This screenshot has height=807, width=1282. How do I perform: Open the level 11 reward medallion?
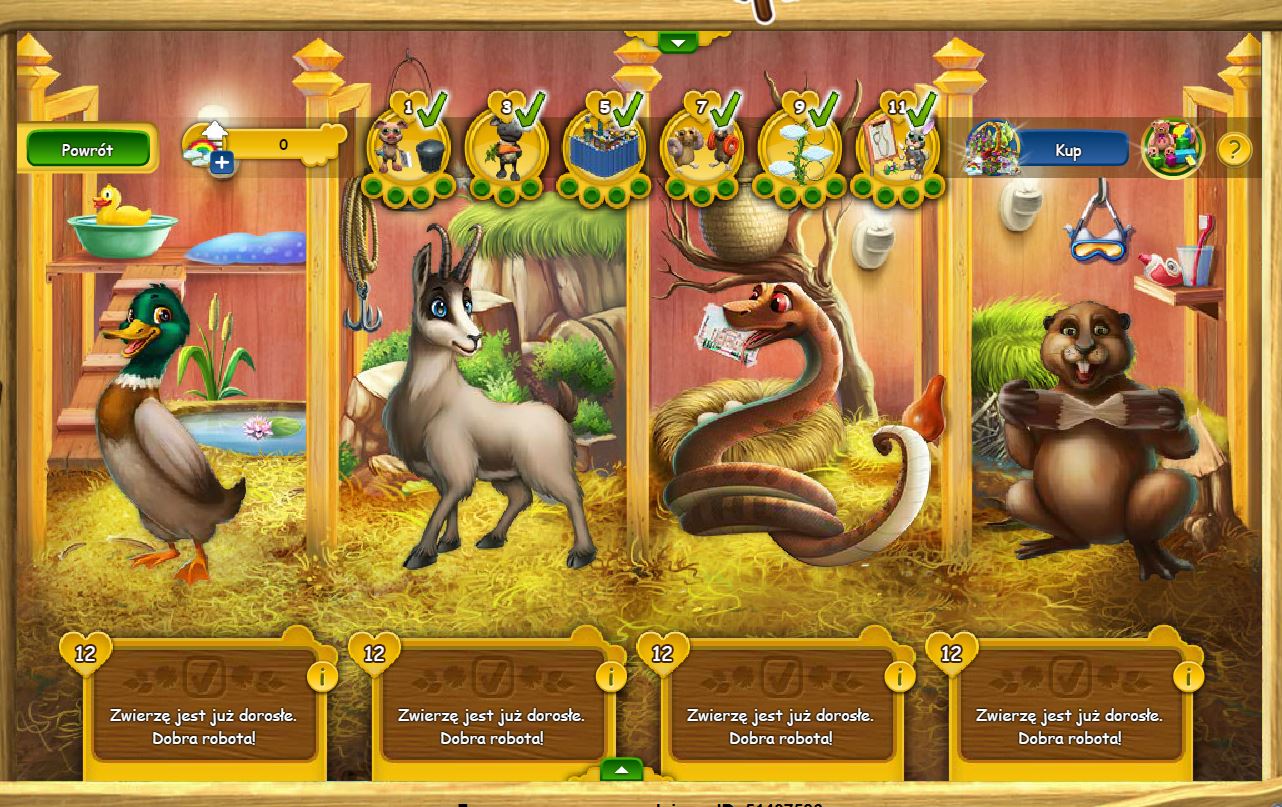coord(898,148)
